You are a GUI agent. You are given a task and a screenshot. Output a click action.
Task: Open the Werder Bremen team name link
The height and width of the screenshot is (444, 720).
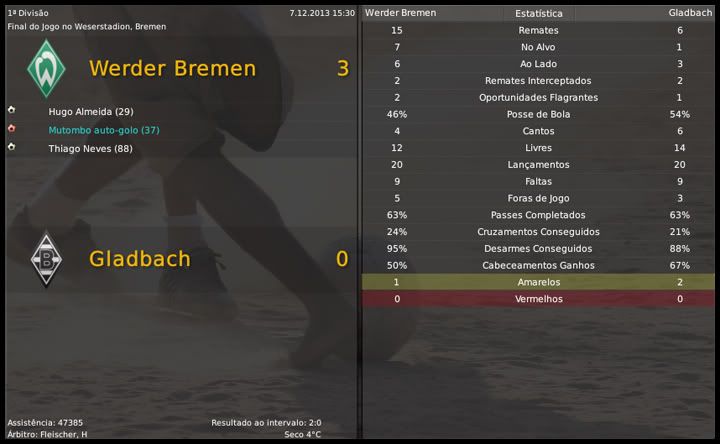[x=172, y=68]
